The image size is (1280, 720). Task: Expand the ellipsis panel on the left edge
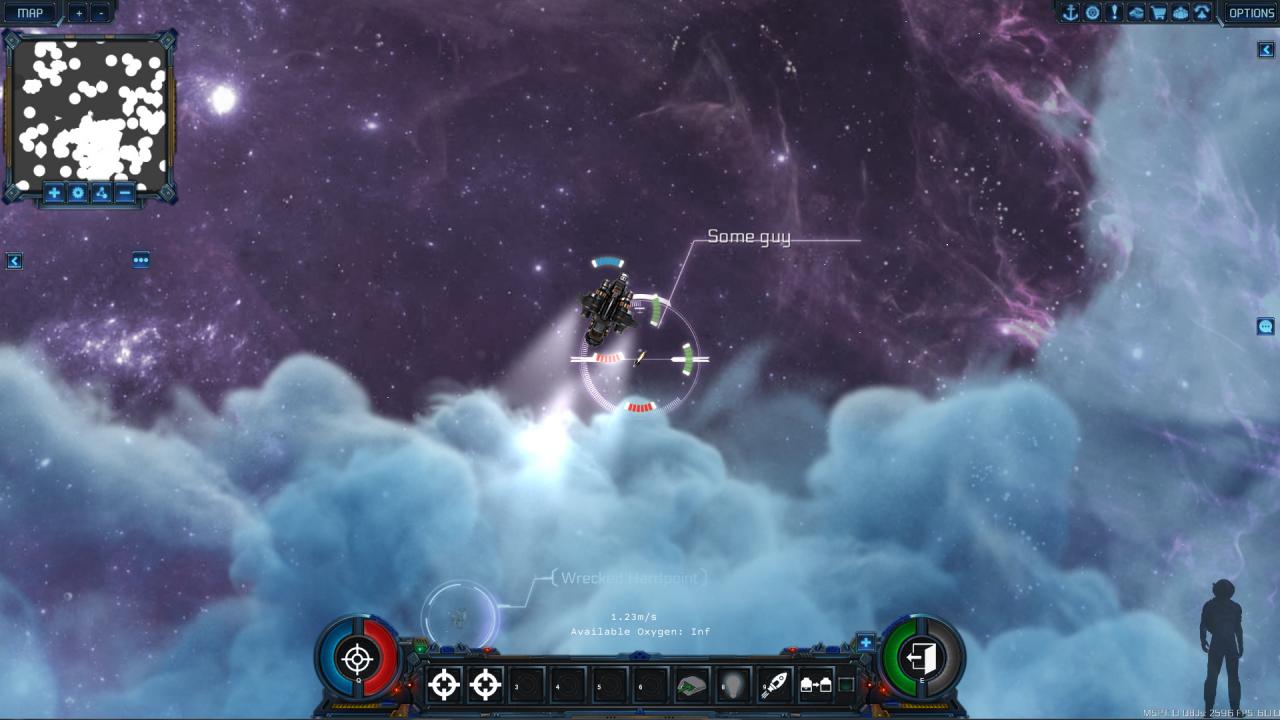click(x=141, y=260)
